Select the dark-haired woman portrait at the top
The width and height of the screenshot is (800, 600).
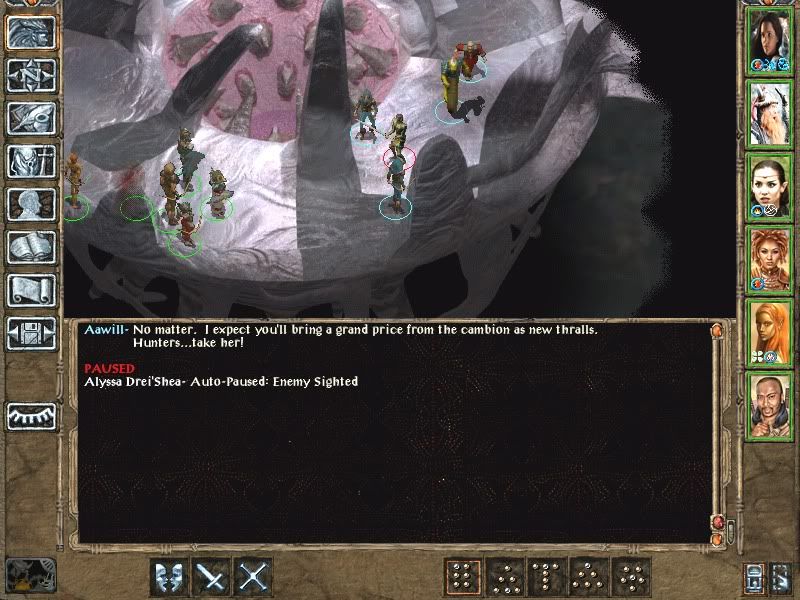[x=770, y=40]
